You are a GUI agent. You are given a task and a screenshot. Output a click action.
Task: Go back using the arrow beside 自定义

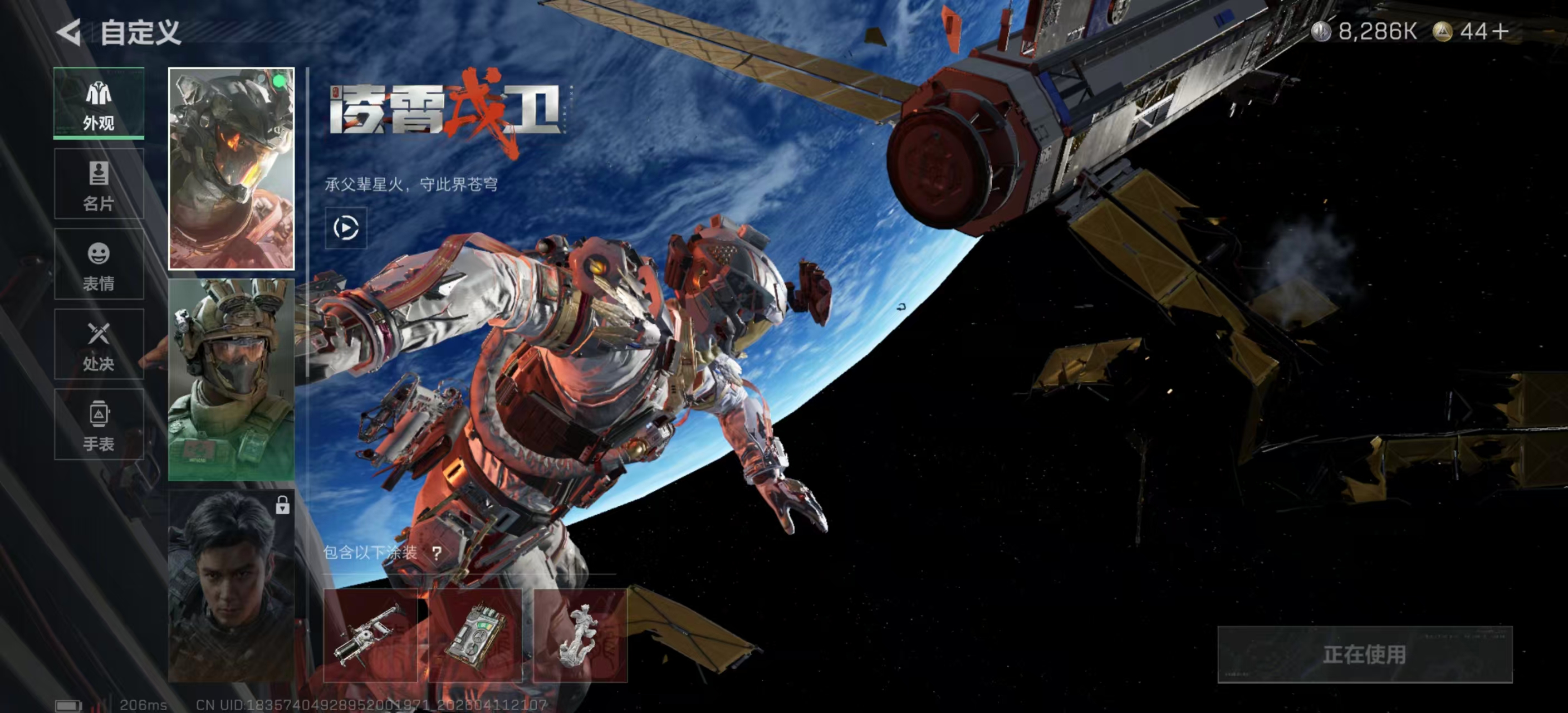tap(69, 32)
